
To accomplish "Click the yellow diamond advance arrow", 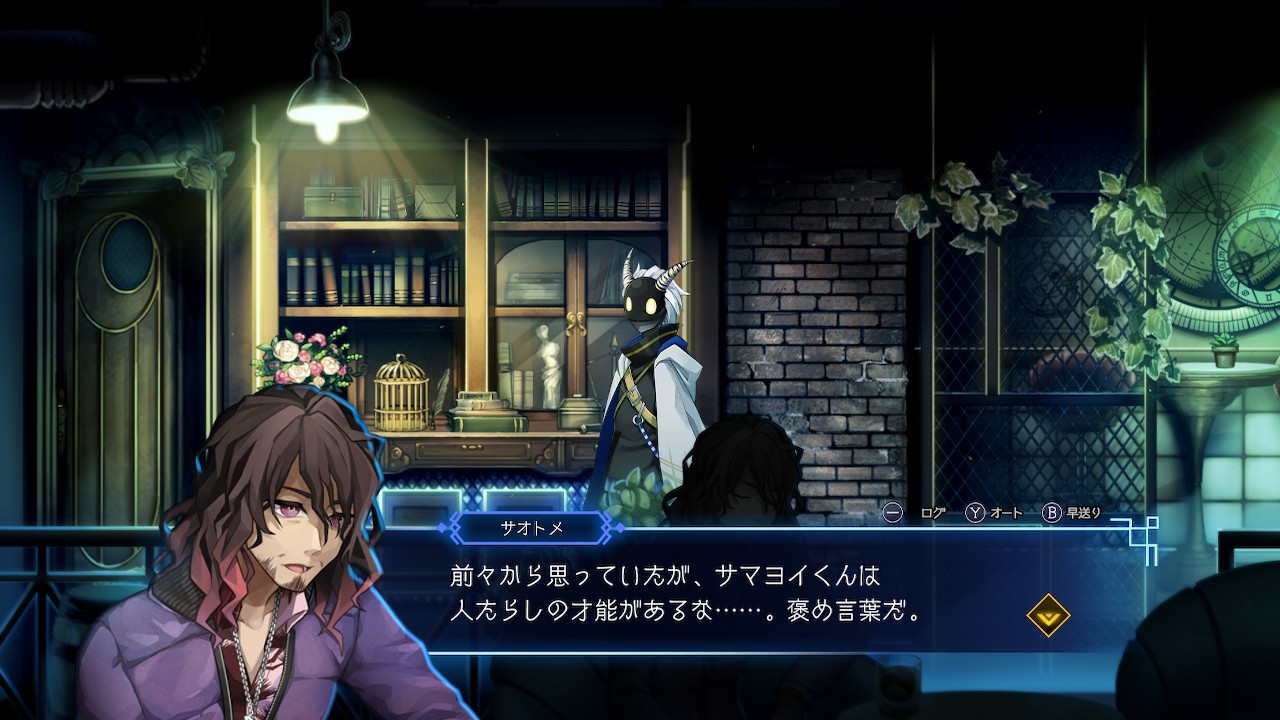I will 1048,616.
